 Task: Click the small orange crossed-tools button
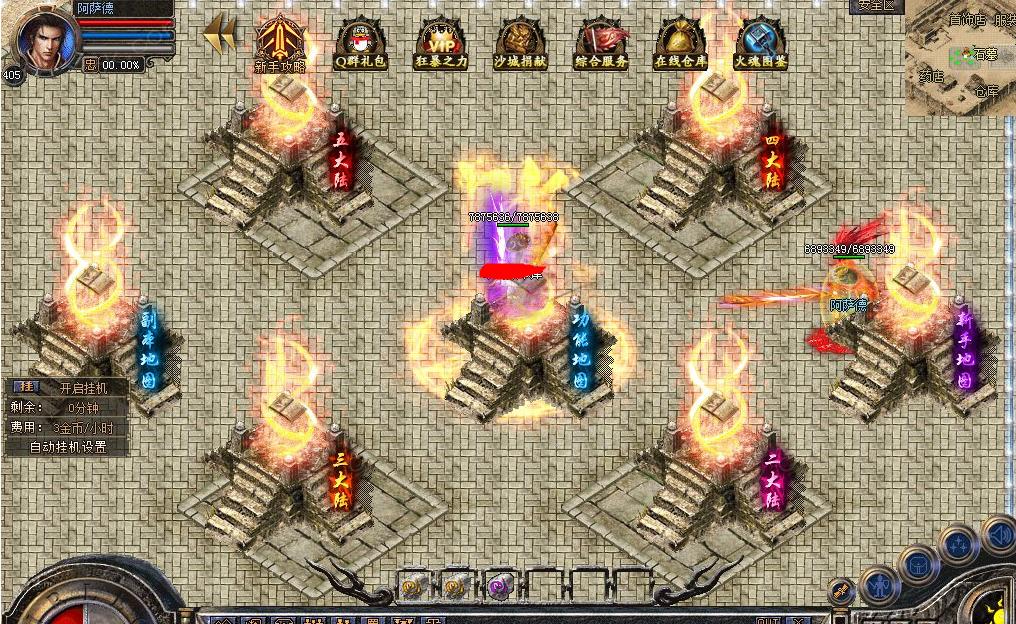click(842, 592)
